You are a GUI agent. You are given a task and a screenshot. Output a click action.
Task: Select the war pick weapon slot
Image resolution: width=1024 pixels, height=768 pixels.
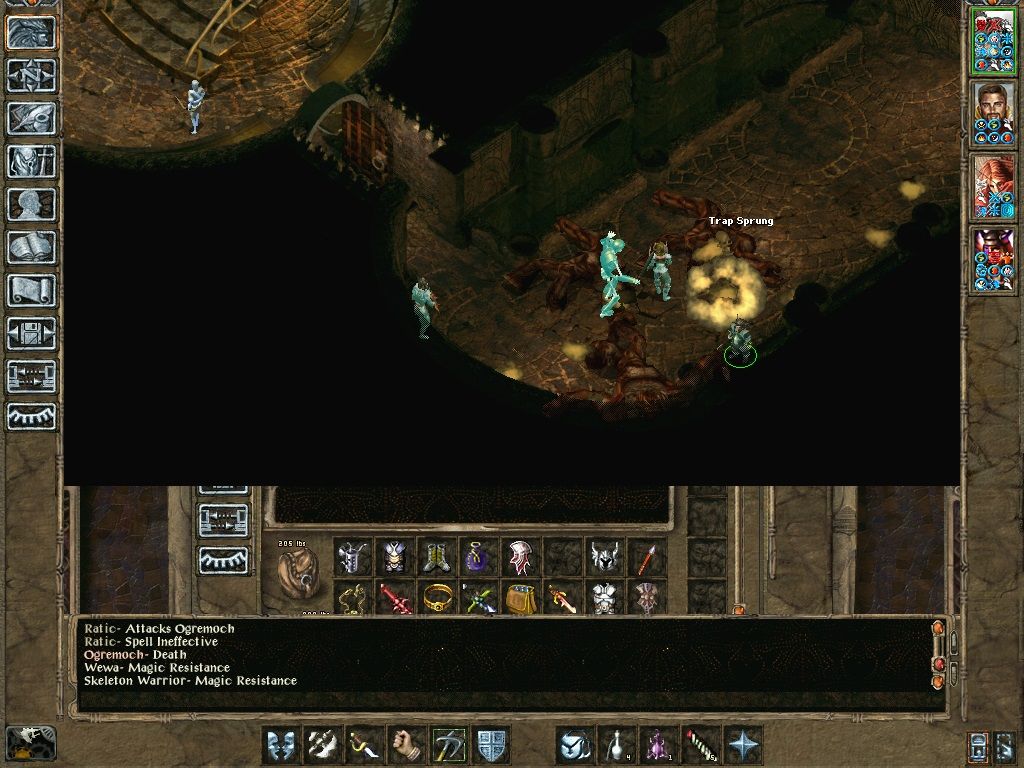pos(449,745)
